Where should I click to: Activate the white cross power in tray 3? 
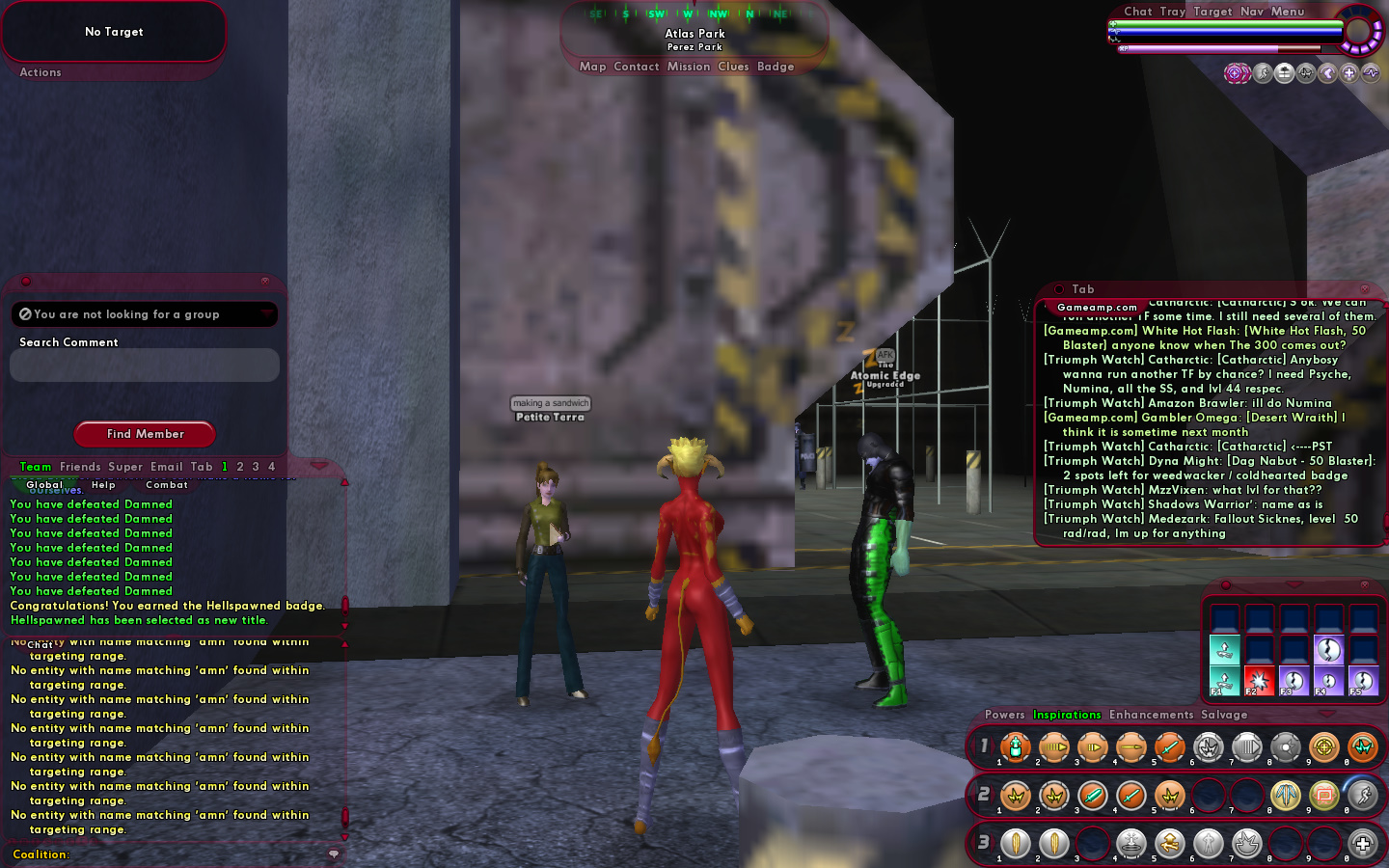tap(1362, 844)
